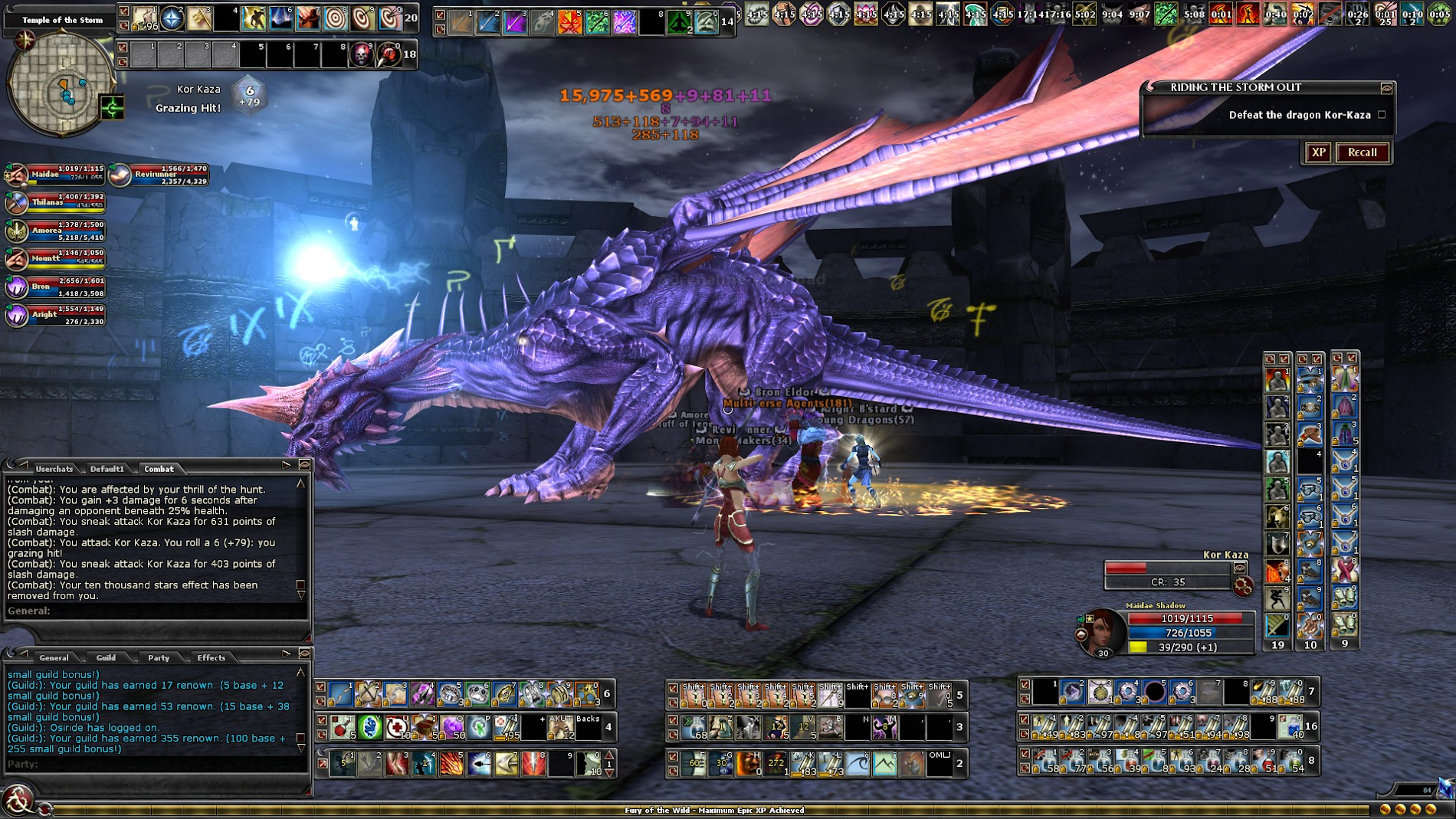Open the Kor Kaza target gear button
This screenshot has height=819, width=1456.
[x=1242, y=587]
